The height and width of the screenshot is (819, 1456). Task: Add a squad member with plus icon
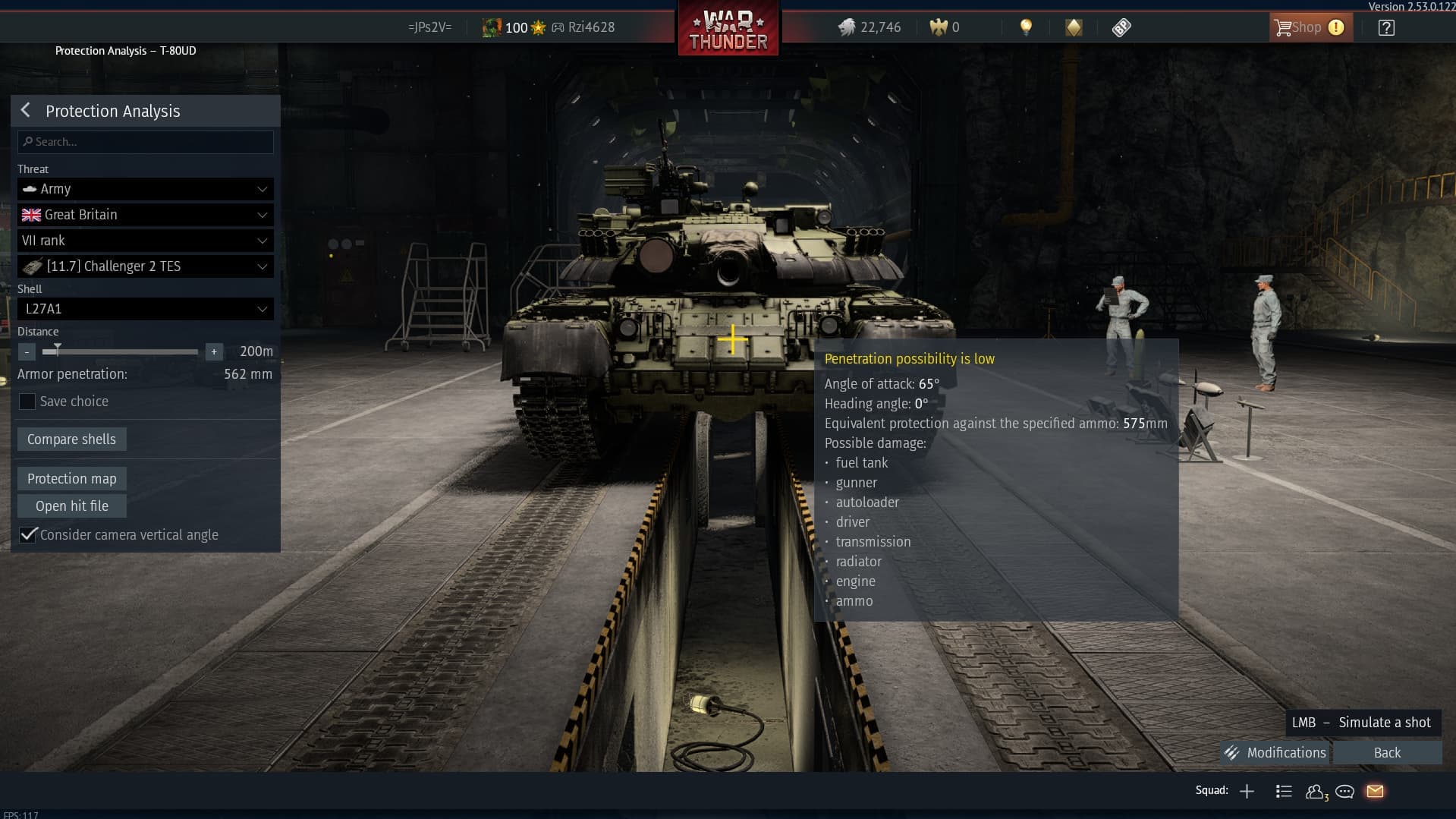point(1247,792)
